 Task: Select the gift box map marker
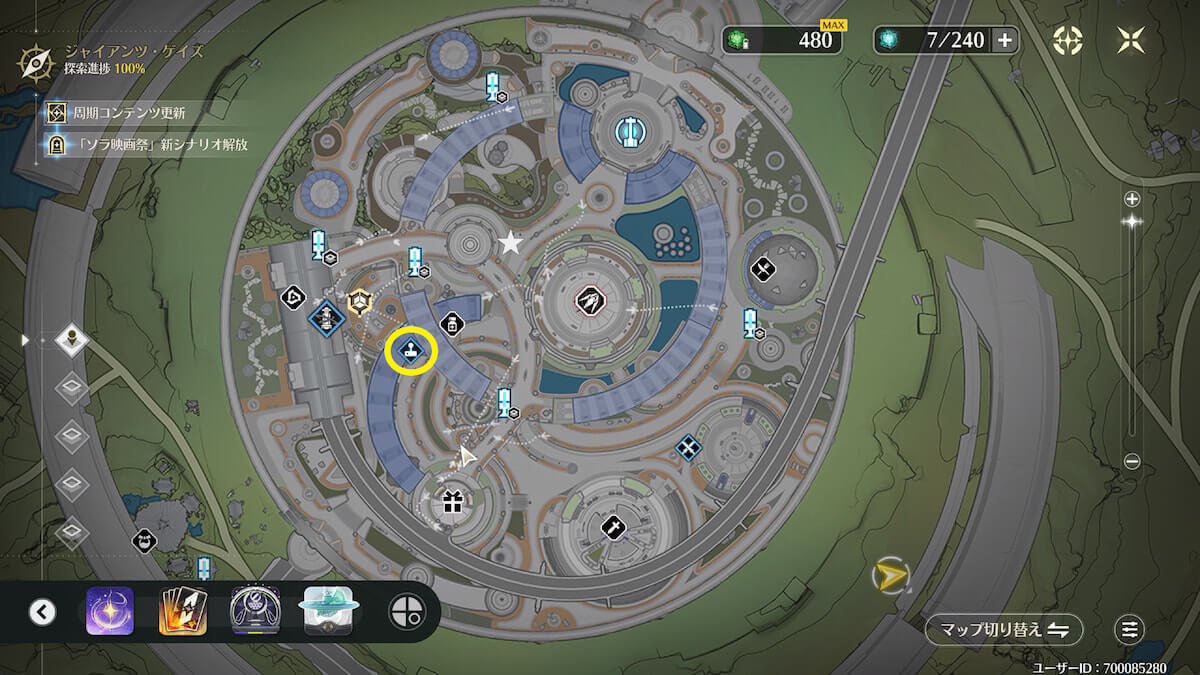(x=453, y=502)
